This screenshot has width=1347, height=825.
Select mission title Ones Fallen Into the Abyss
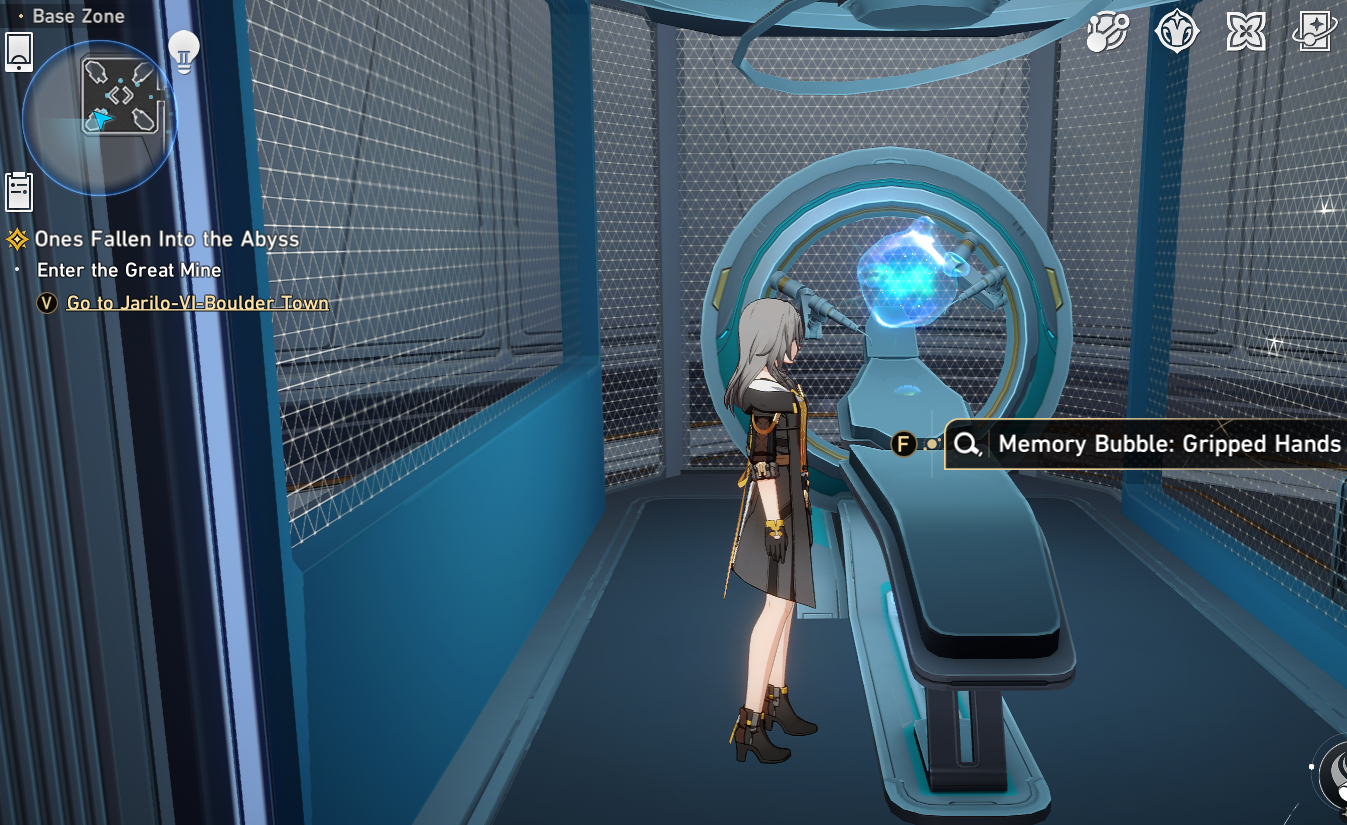click(165, 239)
